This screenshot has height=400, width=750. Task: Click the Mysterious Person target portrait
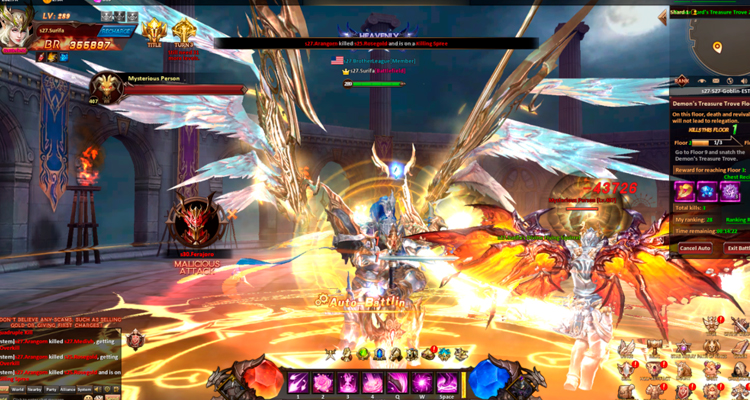click(106, 90)
